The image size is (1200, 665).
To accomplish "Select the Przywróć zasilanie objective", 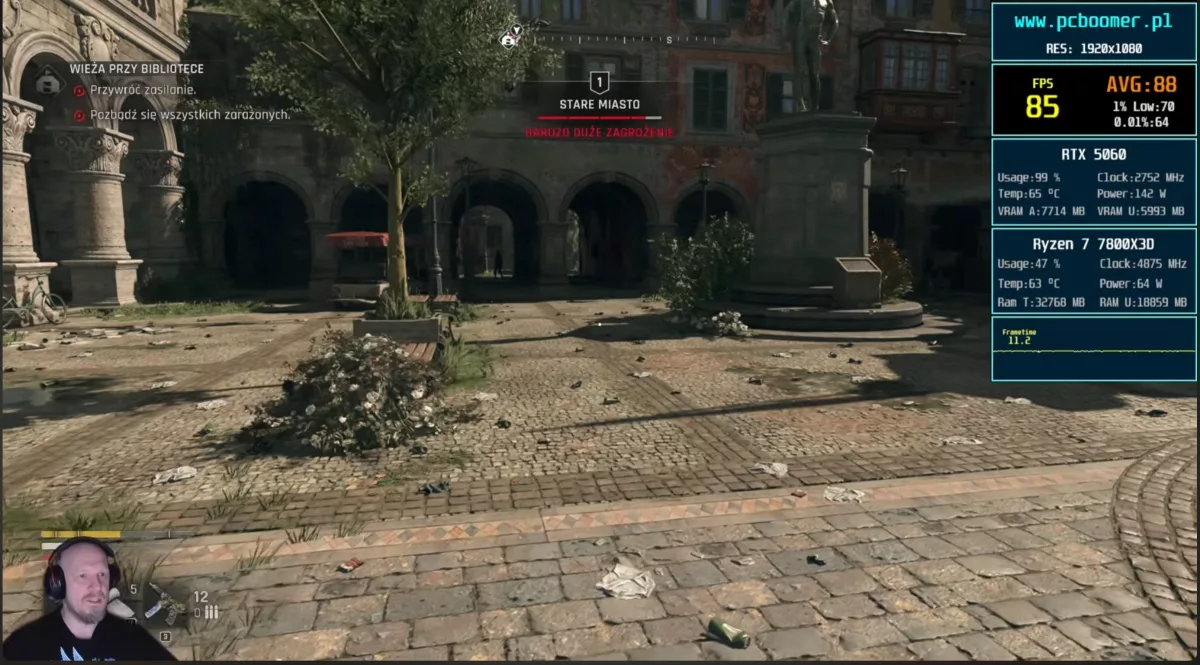I will pos(143,90).
